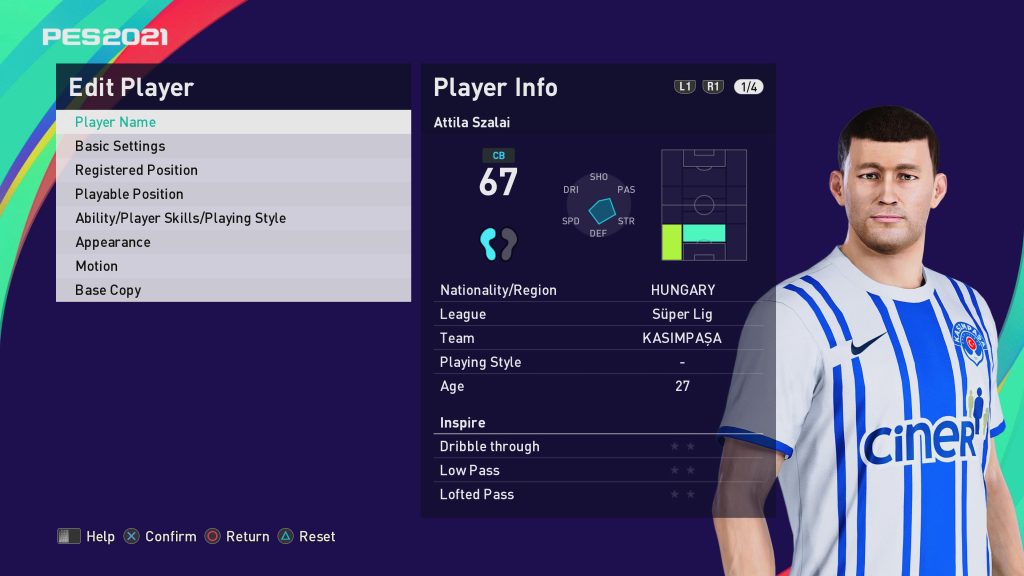Select Ability/Player Skills/Playing Style
The width and height of the screenshot is (1024, 576).
pos(232,218)
